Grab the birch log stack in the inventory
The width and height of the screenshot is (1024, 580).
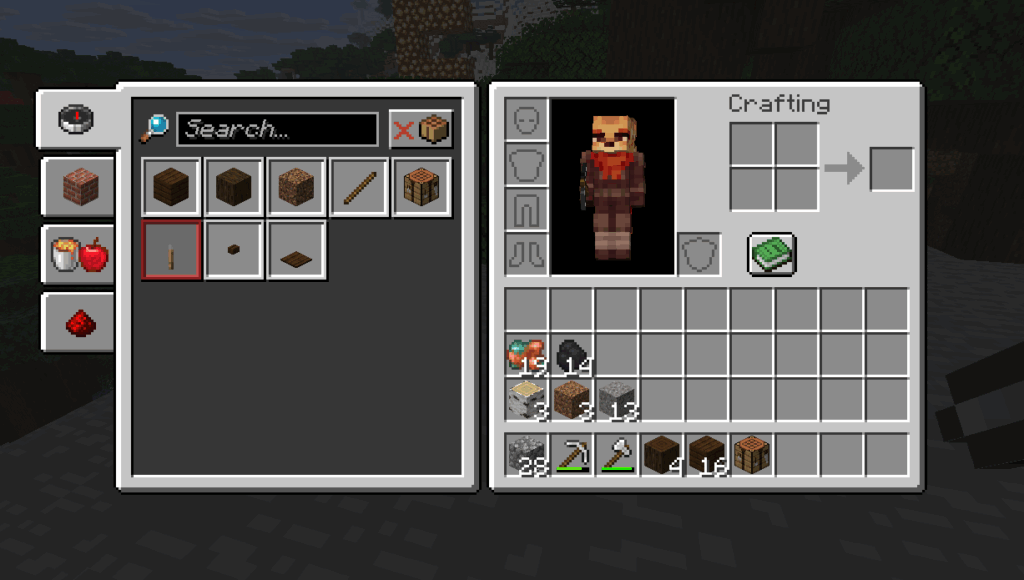pyautogui.click(x=526, y=400)
